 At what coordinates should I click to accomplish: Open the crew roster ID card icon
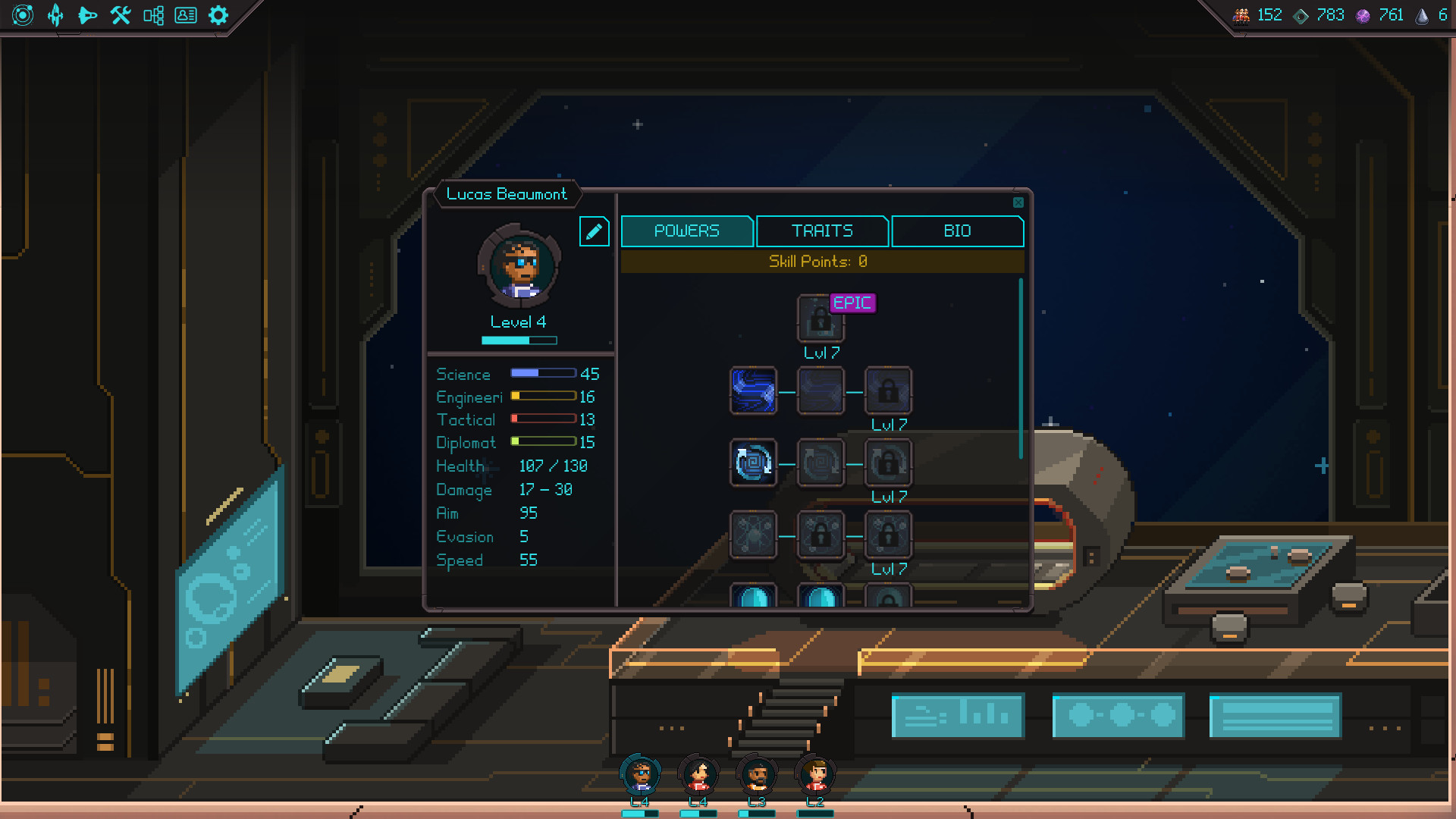187,15
